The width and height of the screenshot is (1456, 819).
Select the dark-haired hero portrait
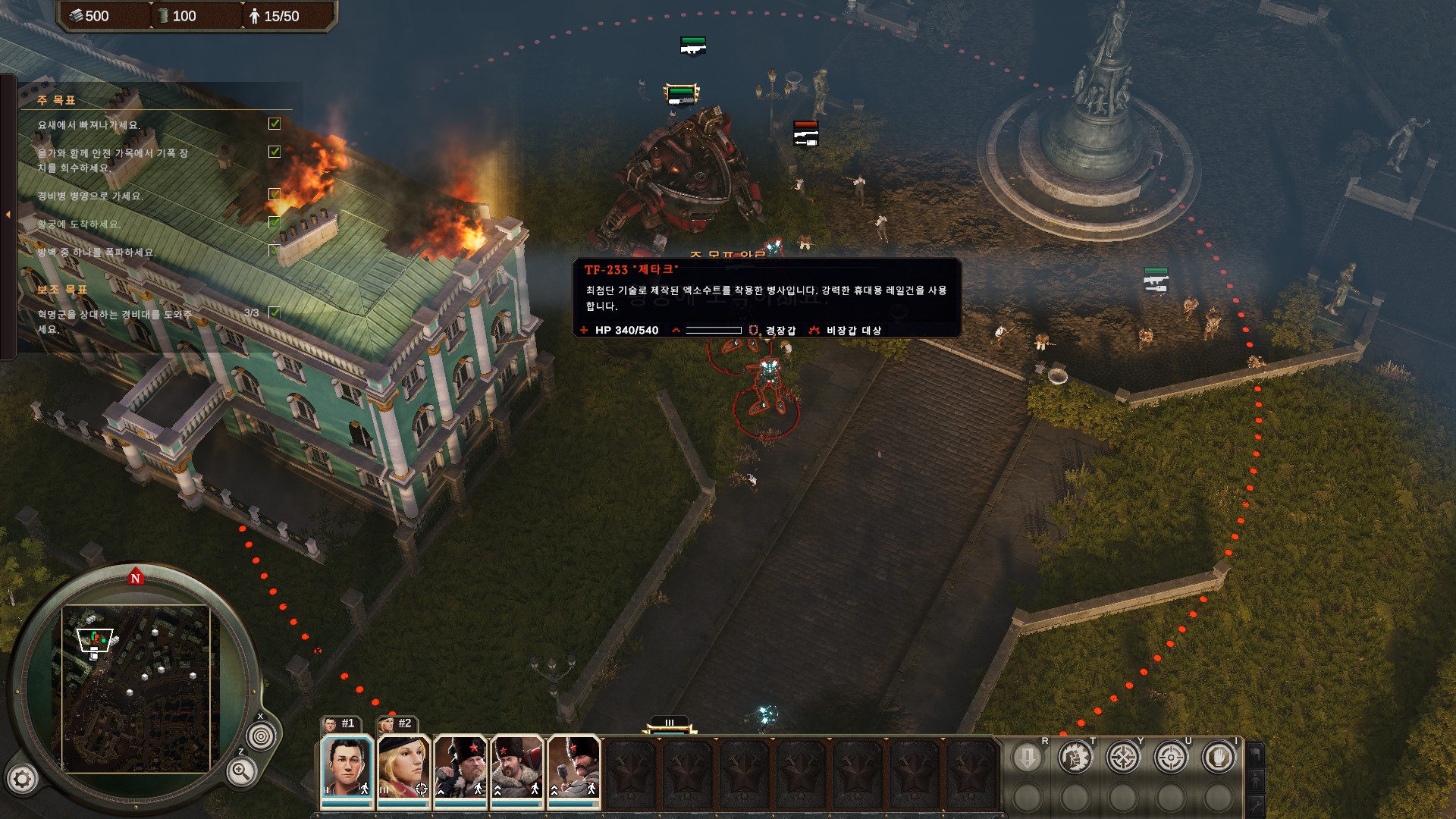coord(347,767)
